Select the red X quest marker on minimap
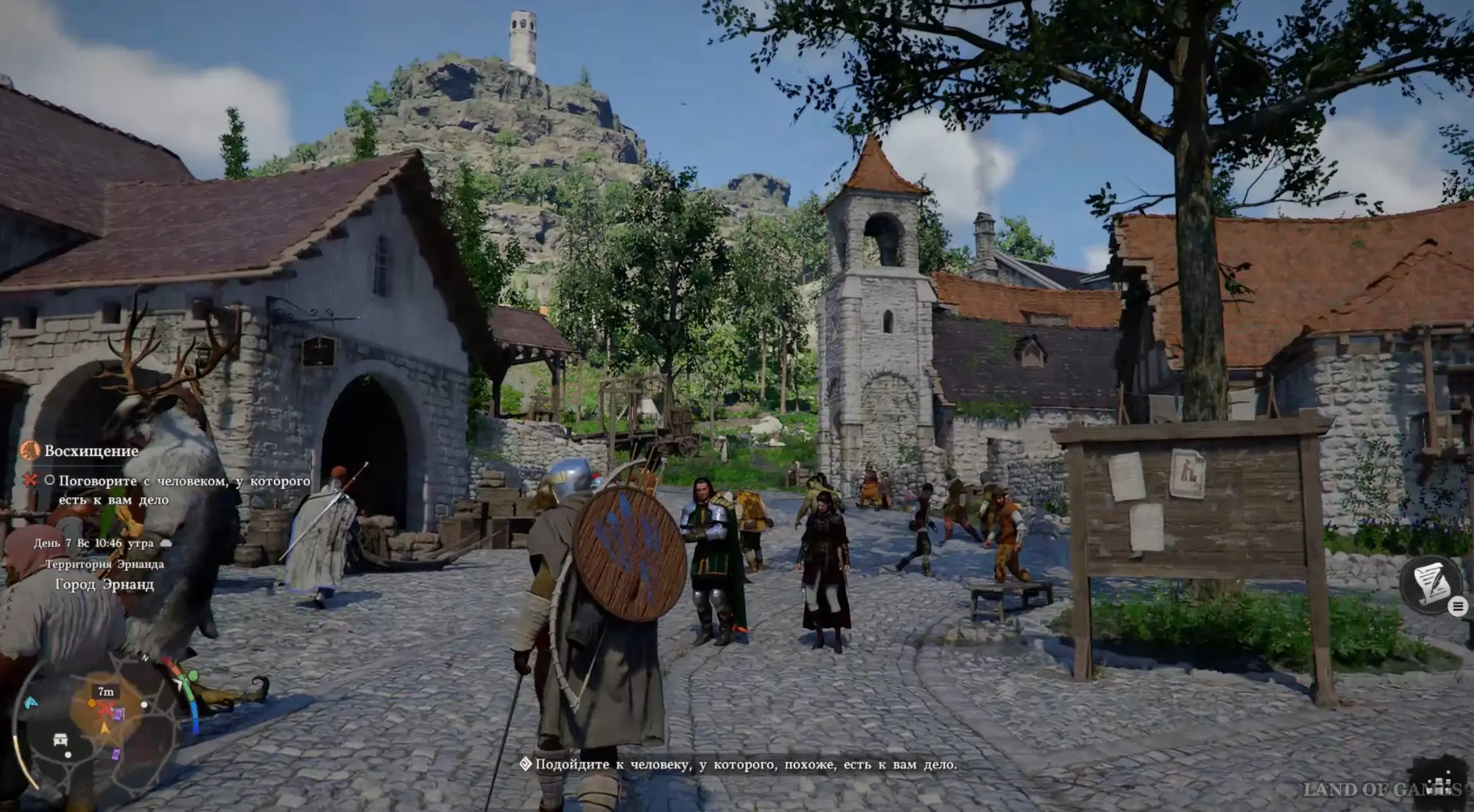Screen dimensions: 1474x812 tap(104, 708)
